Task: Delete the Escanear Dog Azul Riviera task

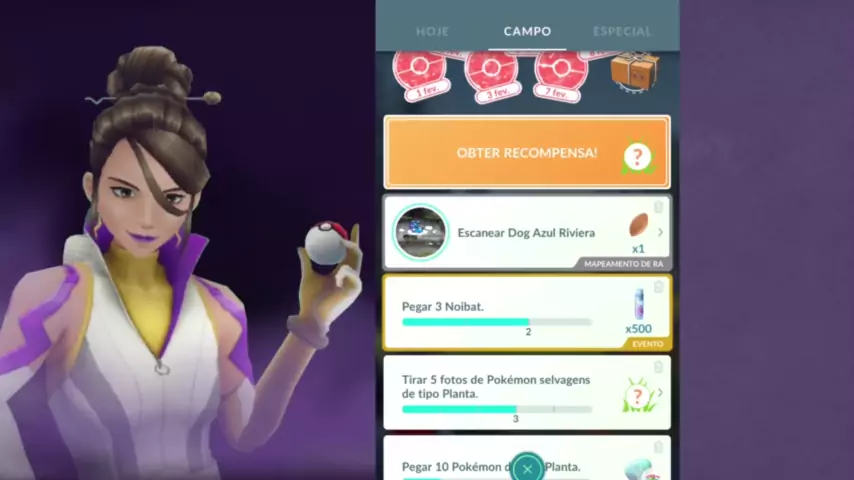Action: pyautogui.click(x=658, y=207)
